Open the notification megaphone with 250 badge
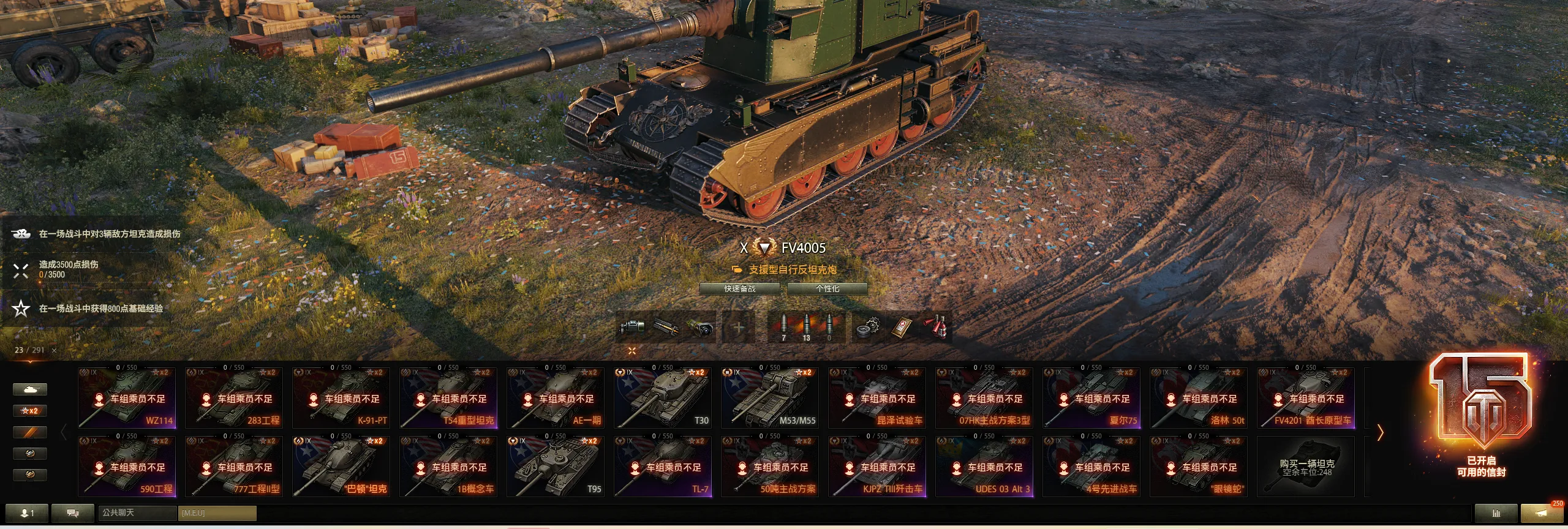 (1542, 512)
